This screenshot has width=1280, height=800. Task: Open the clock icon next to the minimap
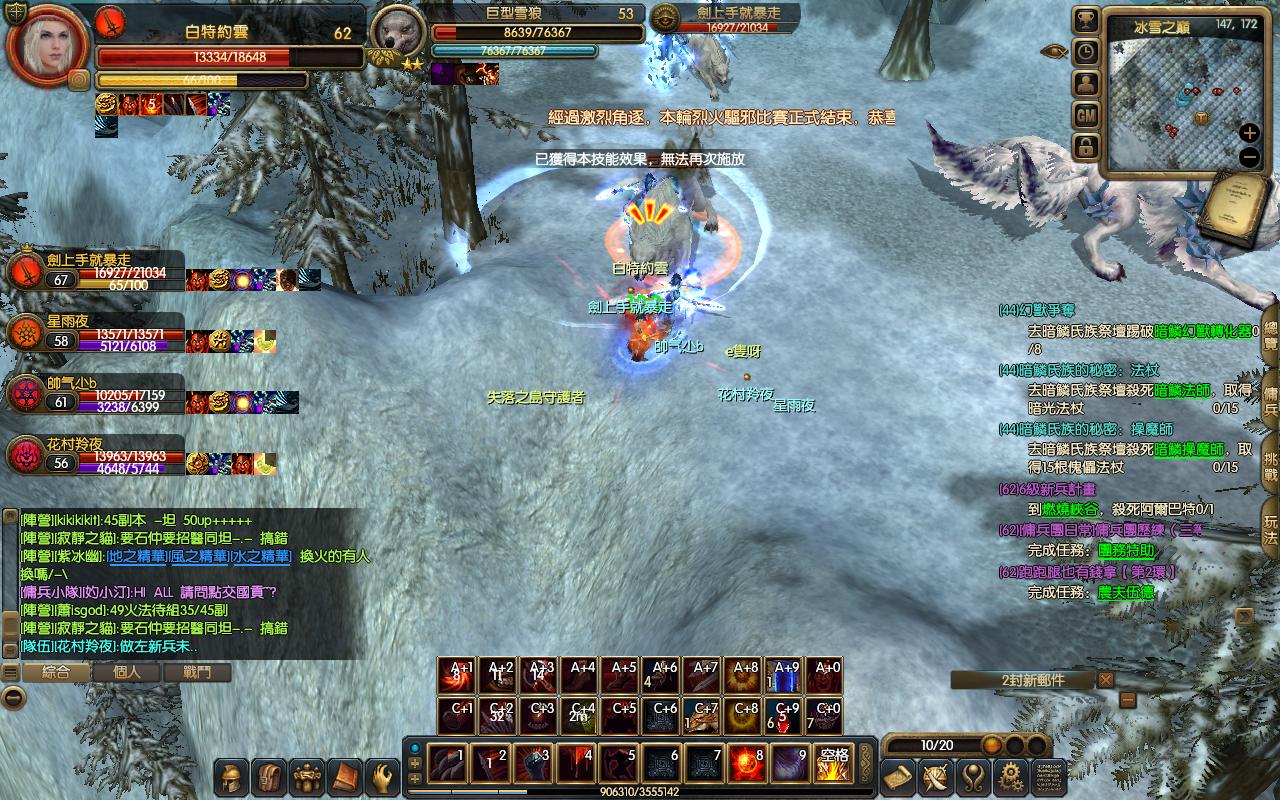(1086, 52)
